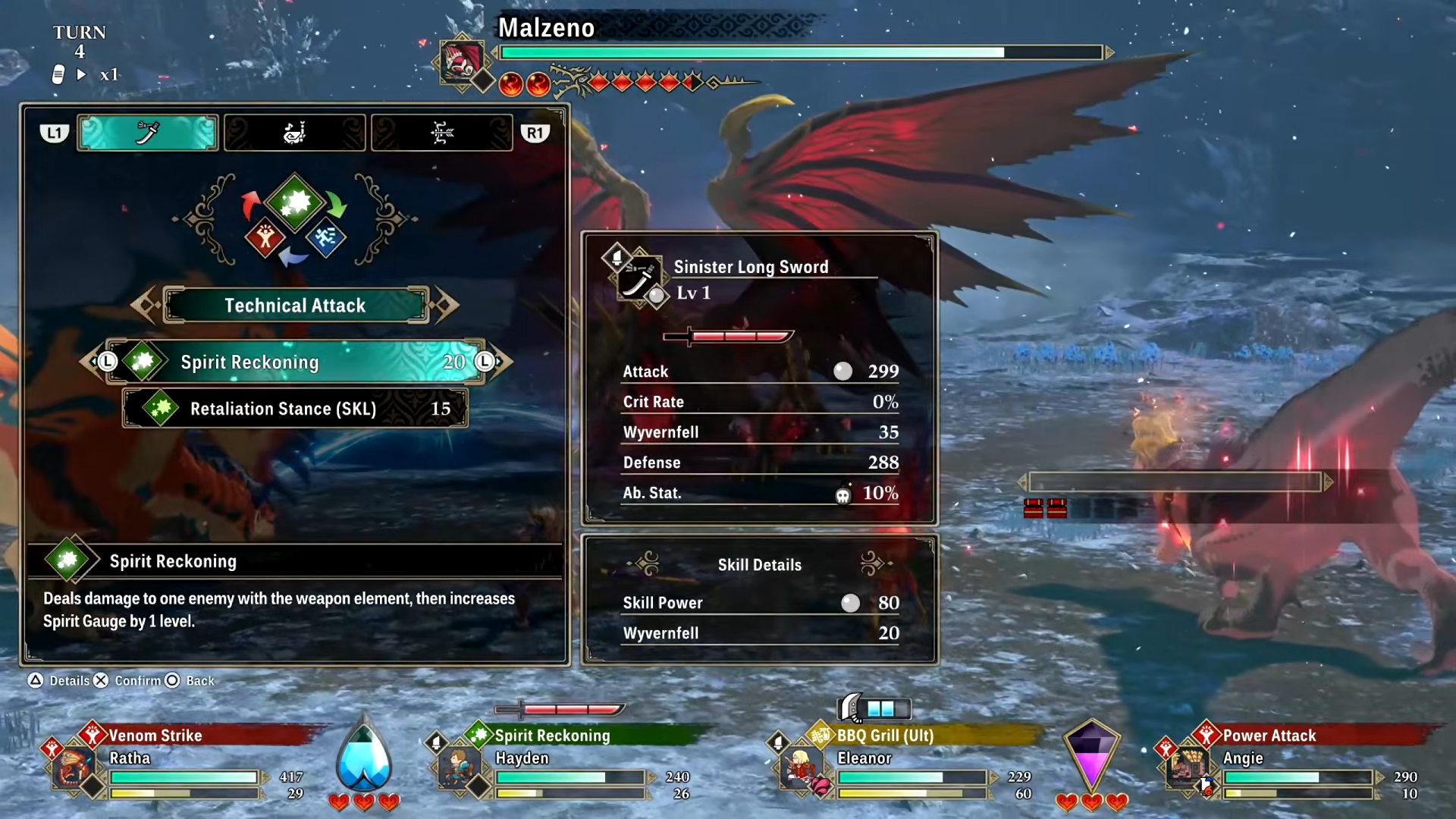Click the Sinister Long Sword weapon icon

639,278
